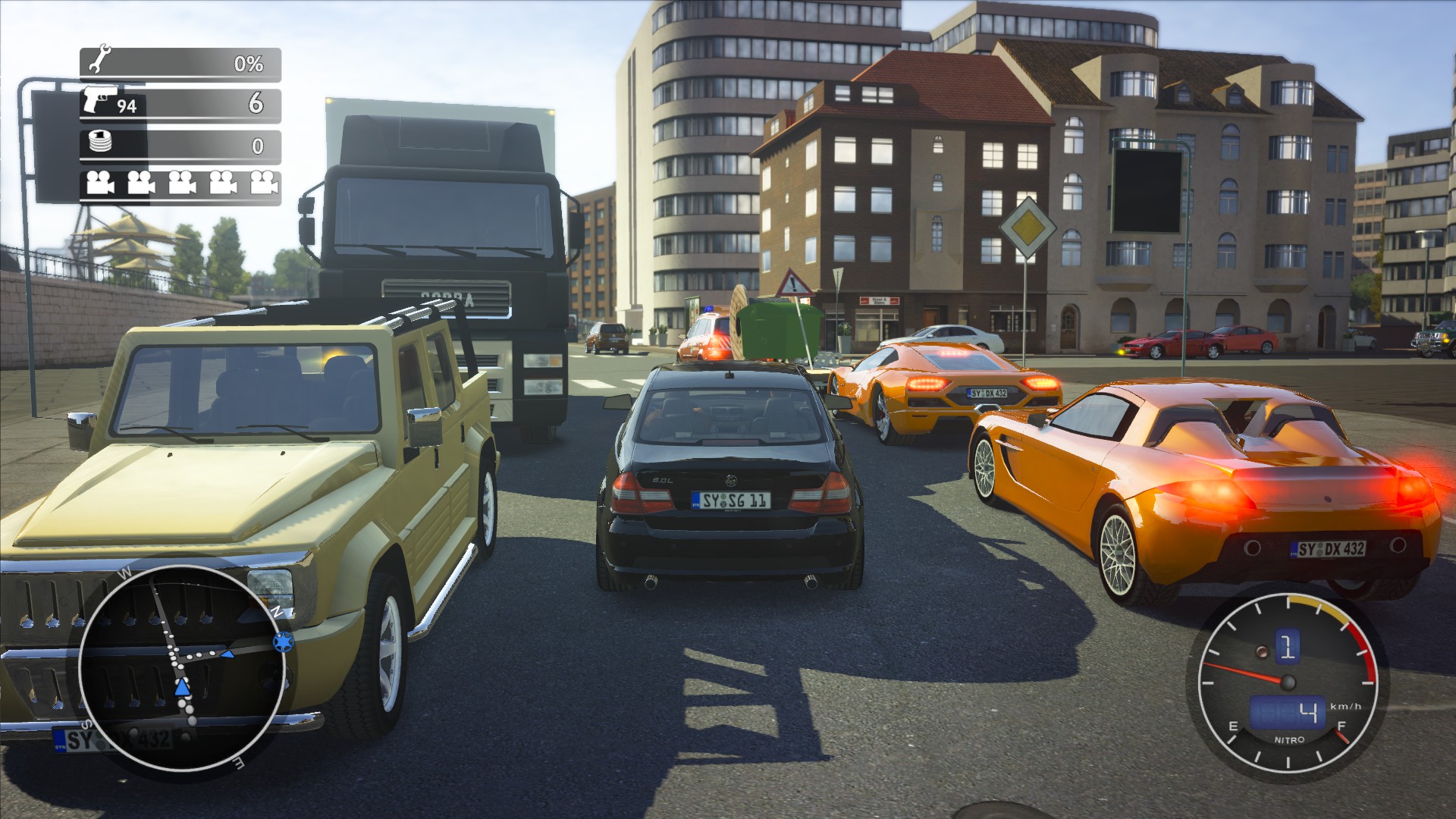1456x819 pixels.
Task: Click the circular minimap
Action: pyautogui.click(x=182, y=669)
